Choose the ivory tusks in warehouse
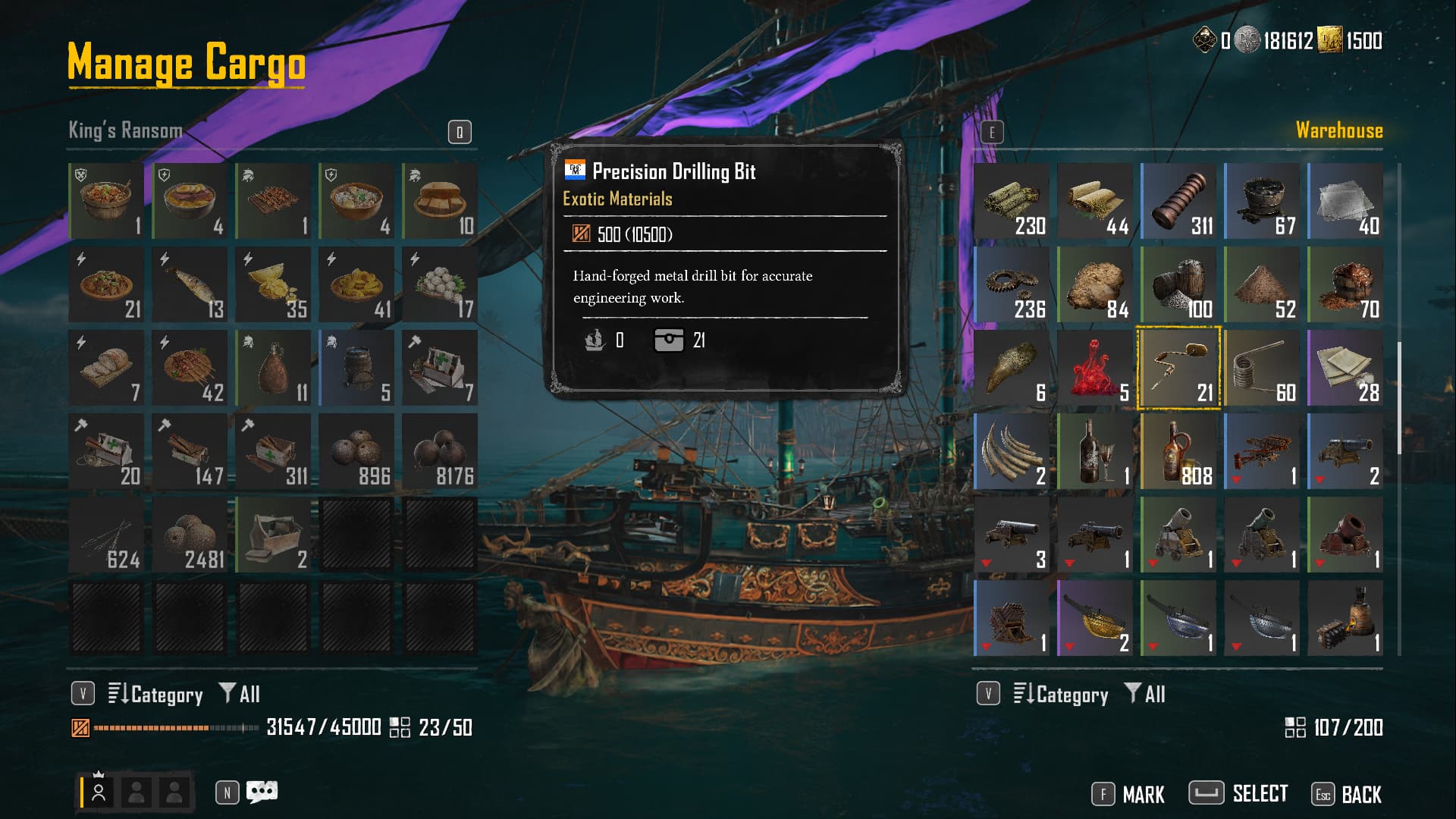The image size is (1456, 819). [x=1012, y=452]
